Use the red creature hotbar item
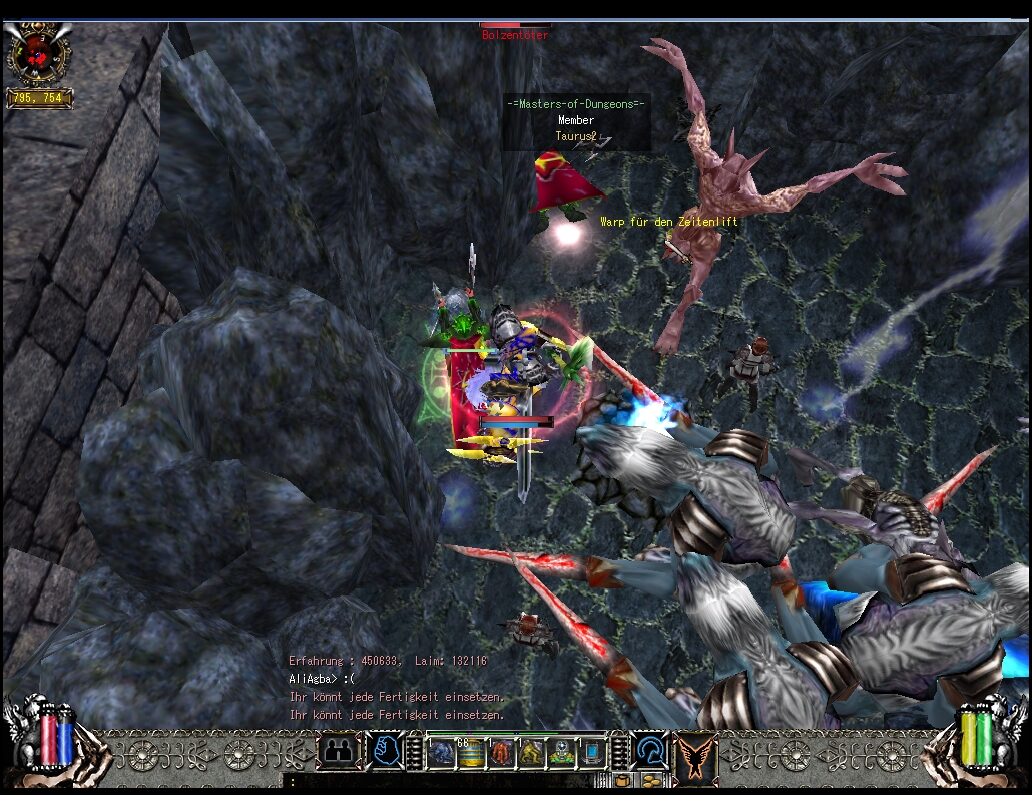1032x795 pixels. (x=501, y=752)
